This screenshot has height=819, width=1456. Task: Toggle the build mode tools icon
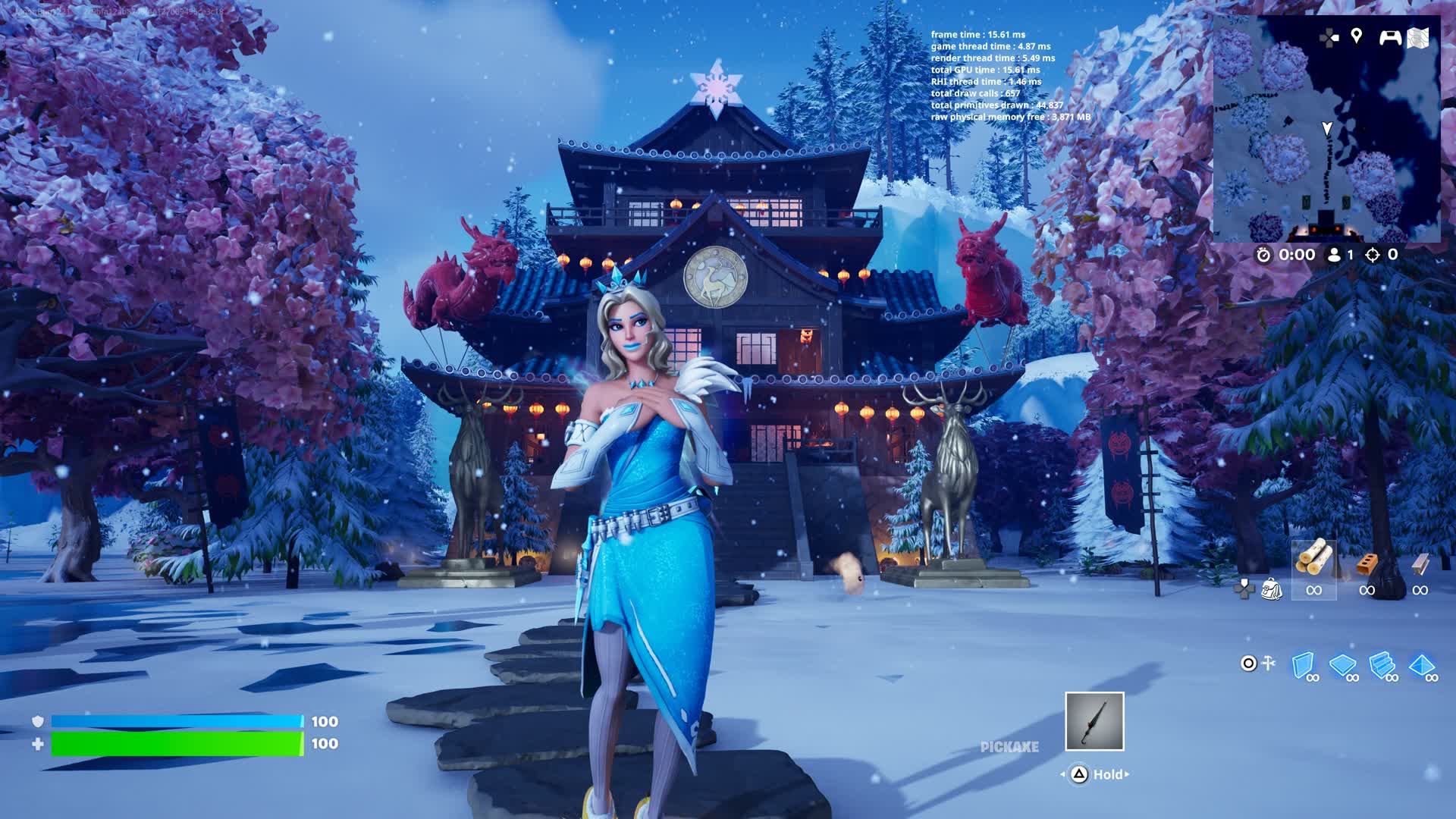click(1268, 664)
